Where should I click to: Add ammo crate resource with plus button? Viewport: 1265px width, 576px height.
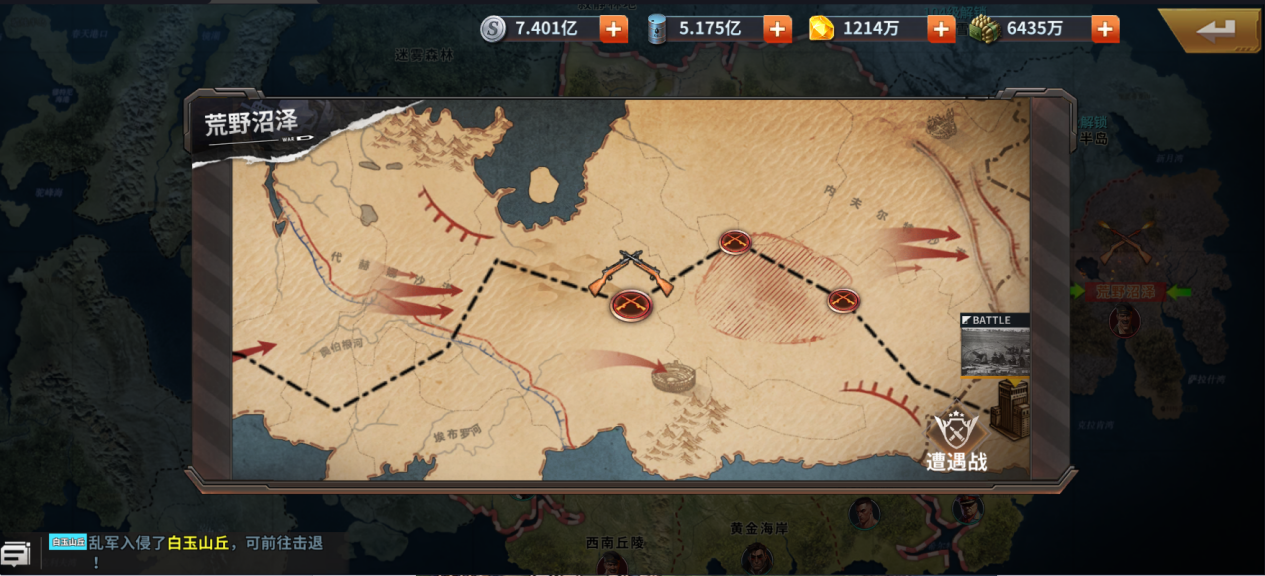(x=1105, y=29)
